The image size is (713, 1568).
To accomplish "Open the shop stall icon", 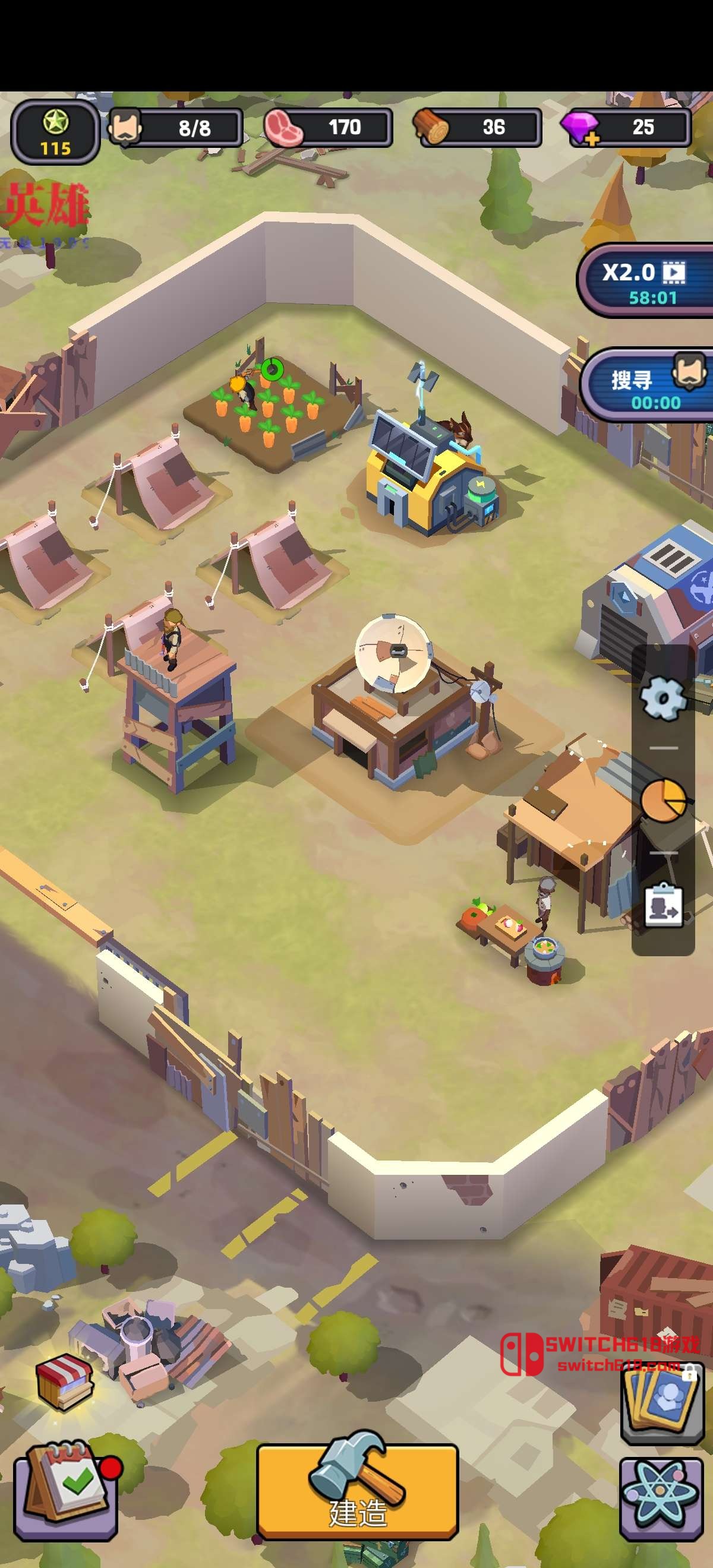I will click(x=65, y=1383).
